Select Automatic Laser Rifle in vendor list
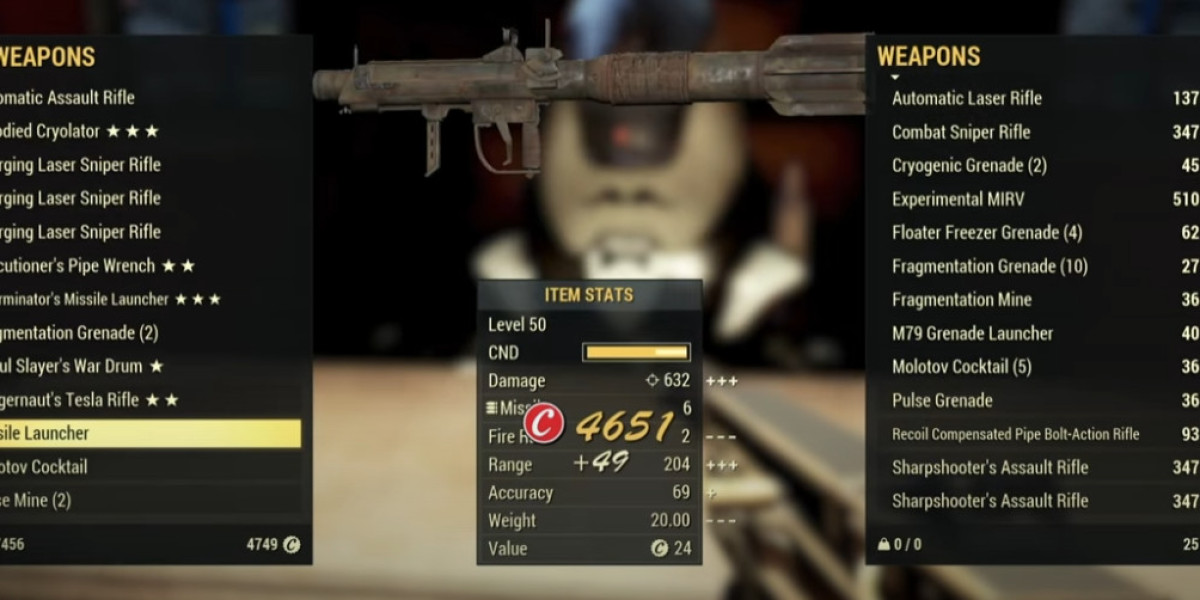This screenshot has height=600, width=1200. tap(966, 98)
